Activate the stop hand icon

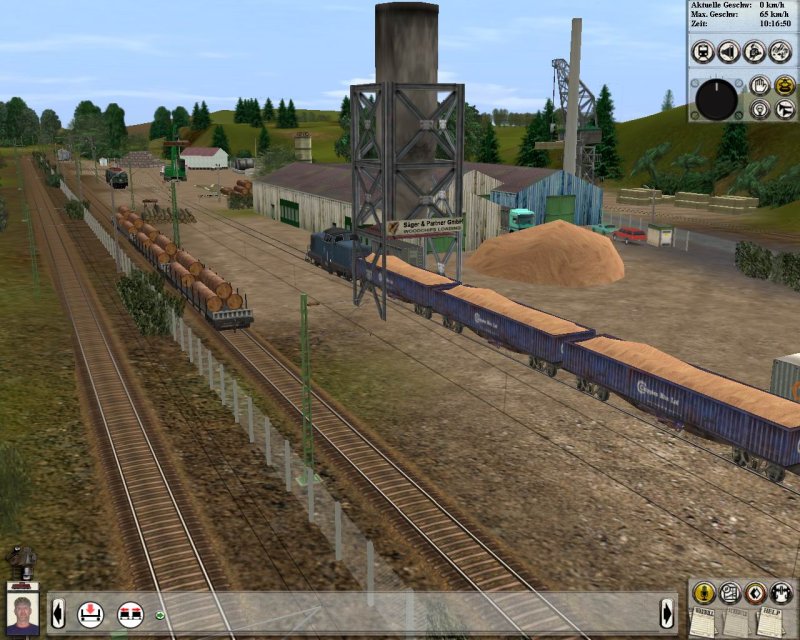[x=759, y=86]
